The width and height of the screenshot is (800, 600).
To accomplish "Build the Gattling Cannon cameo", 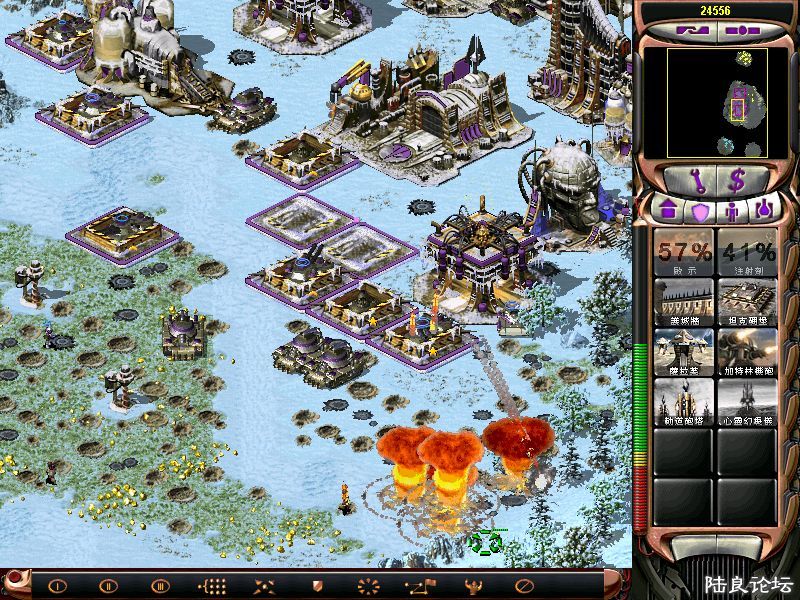I will [746, 352].
